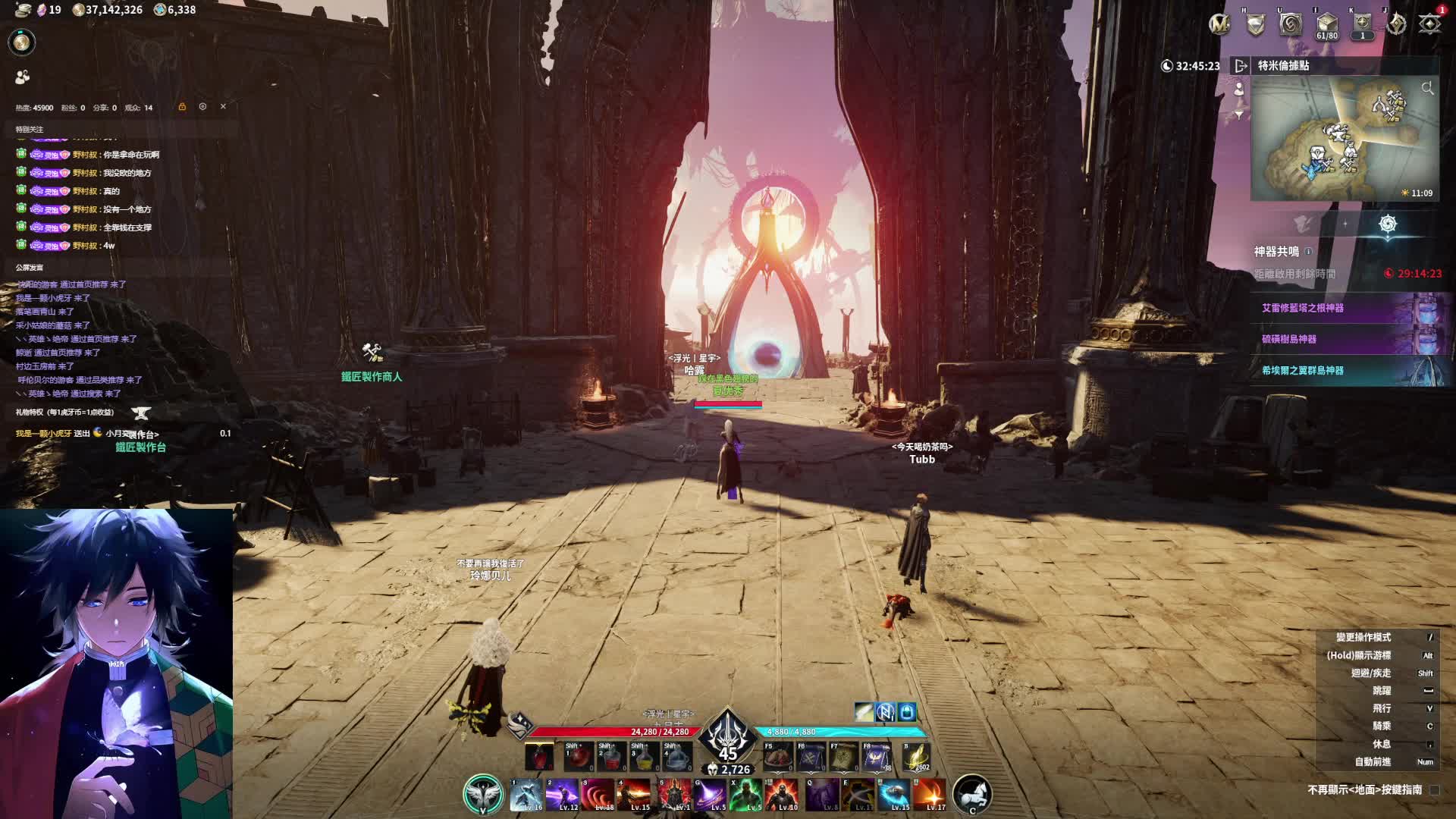The height and width of the screenshot is (819, 1456).
Task: Close the stream chat overlay panel
Action: pyautogui.click(x=223, y=107)
